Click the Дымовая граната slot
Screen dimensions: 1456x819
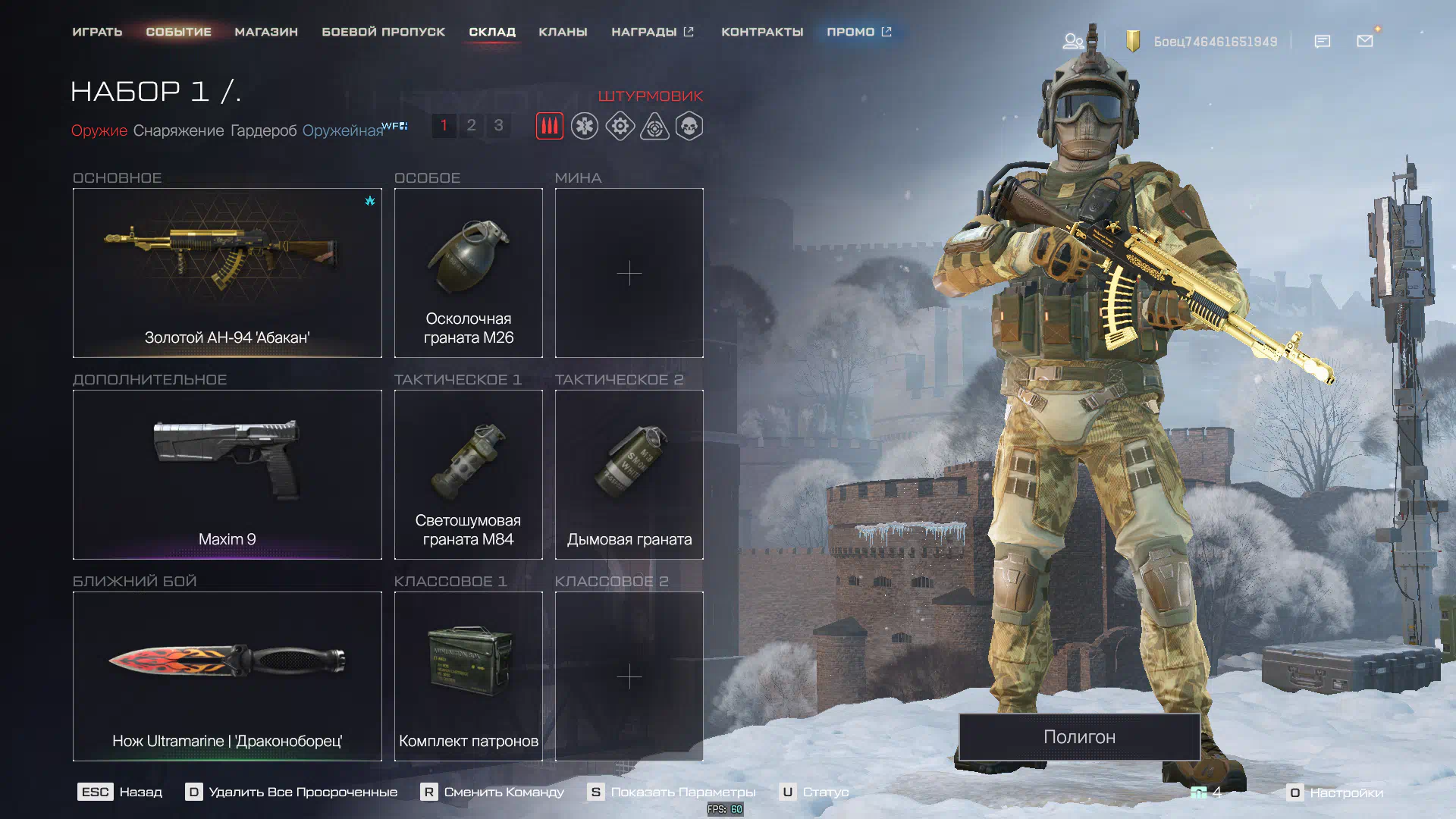pos(629,475)
